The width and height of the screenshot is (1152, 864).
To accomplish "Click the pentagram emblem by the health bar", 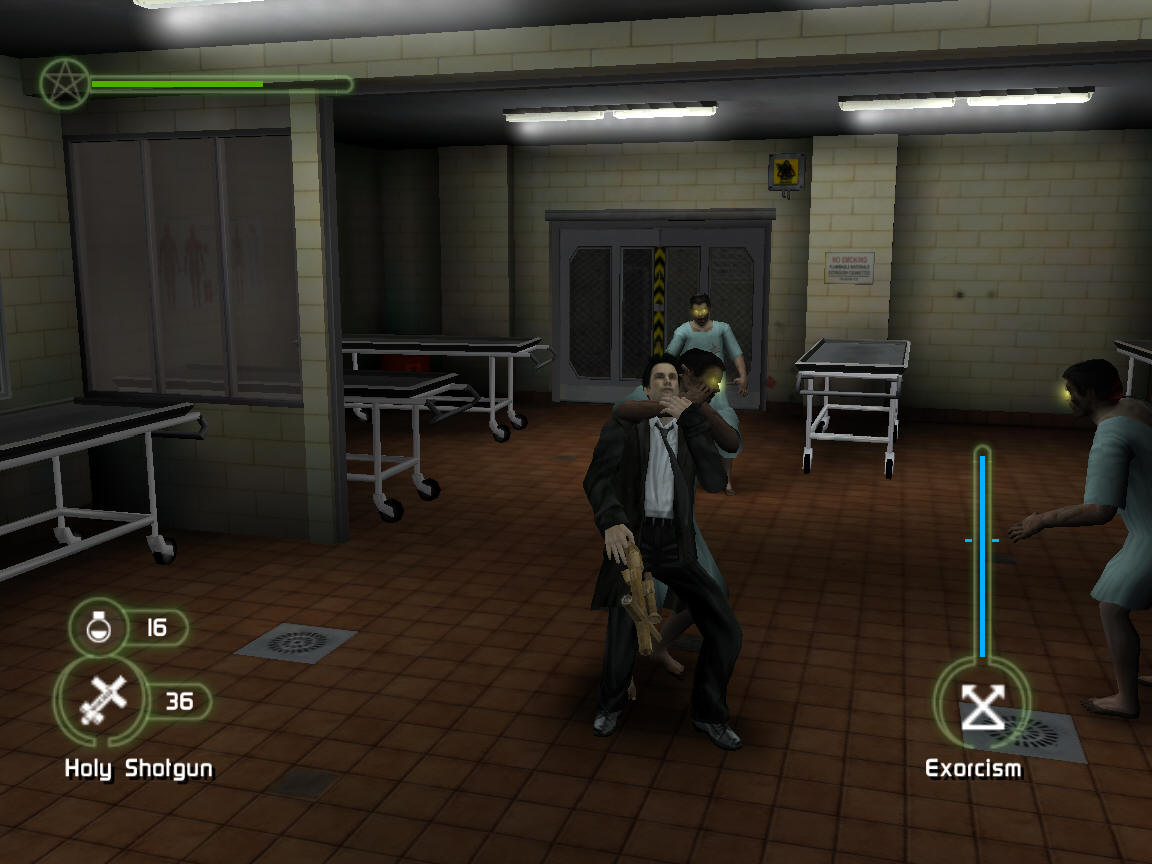I will tap(64, 83).
